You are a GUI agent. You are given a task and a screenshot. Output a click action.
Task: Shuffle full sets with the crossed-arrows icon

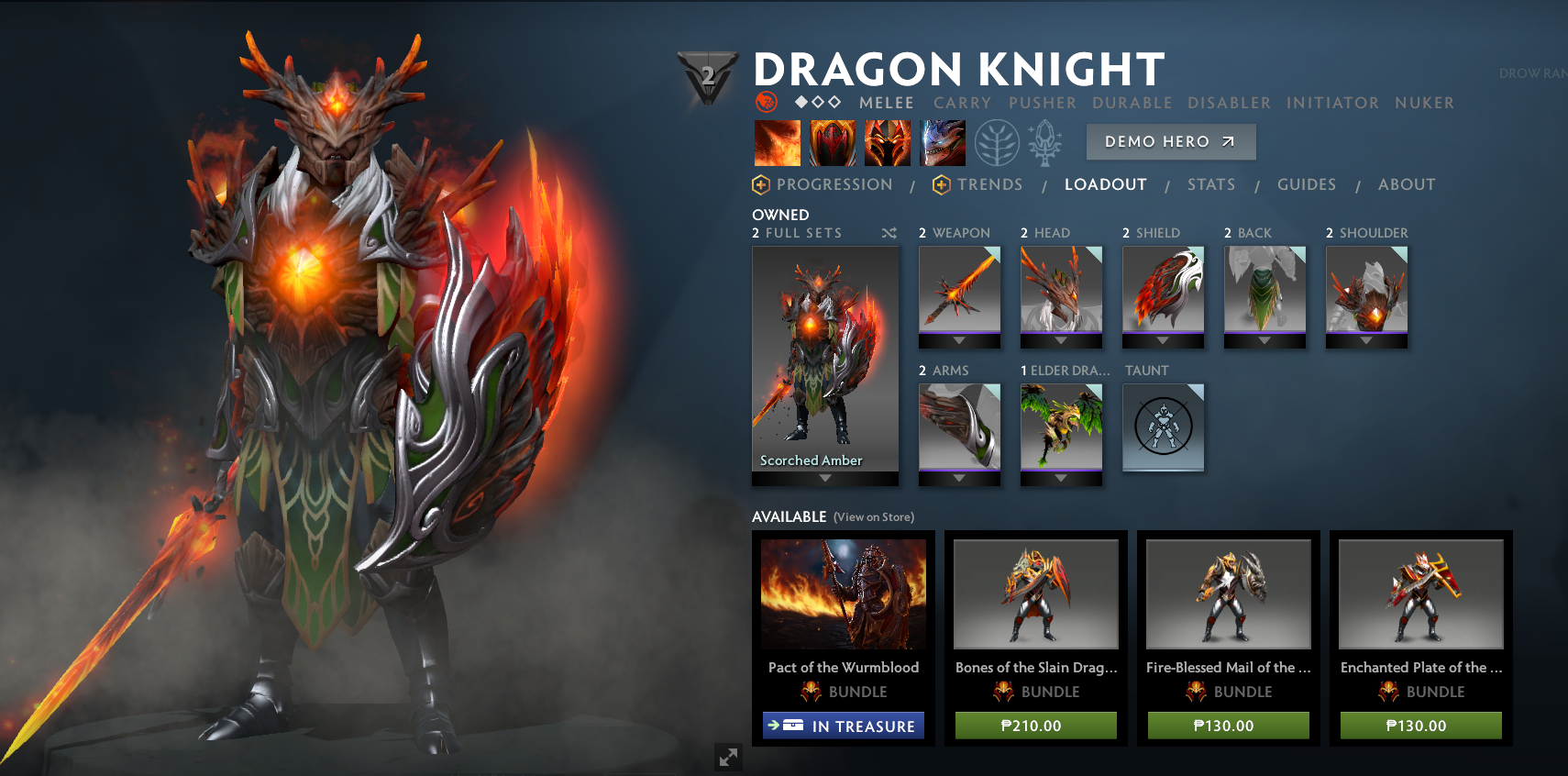pyautogui.click(x=889, y=233)
